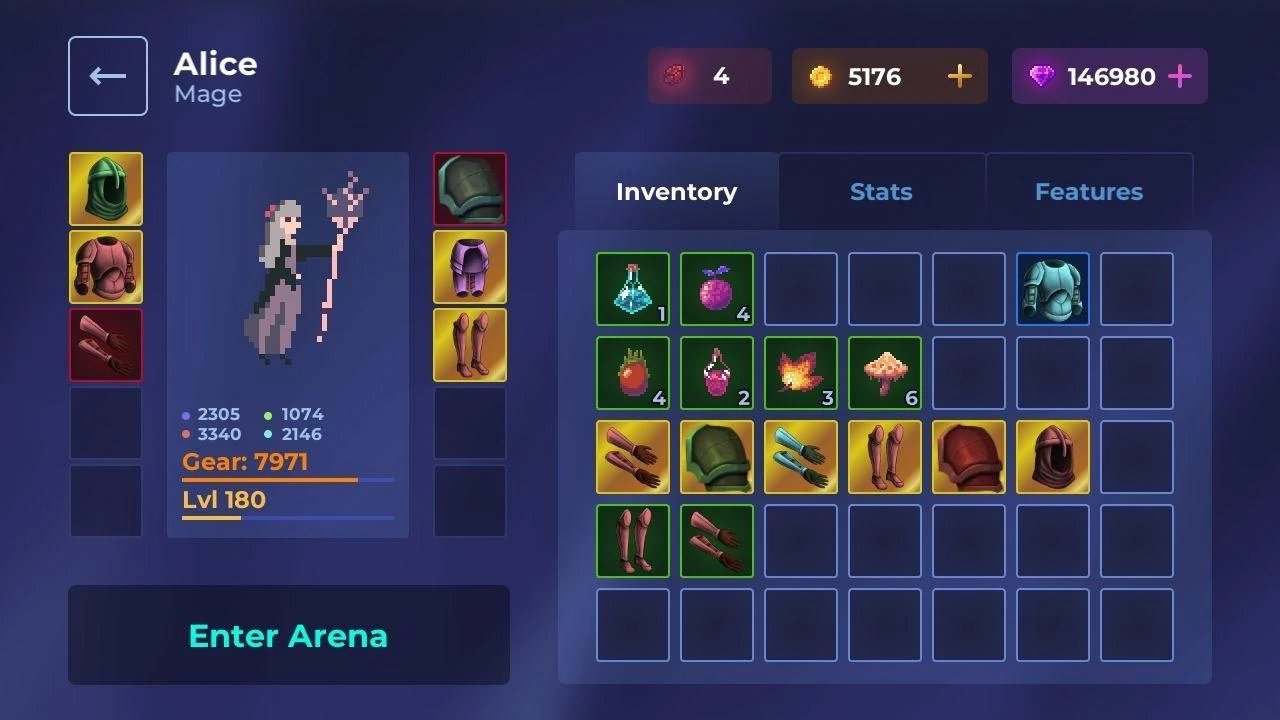This screenshot has height=720, width=1280.
Task: Buy more purple gems with plus button
Action: pos(1180,77)
